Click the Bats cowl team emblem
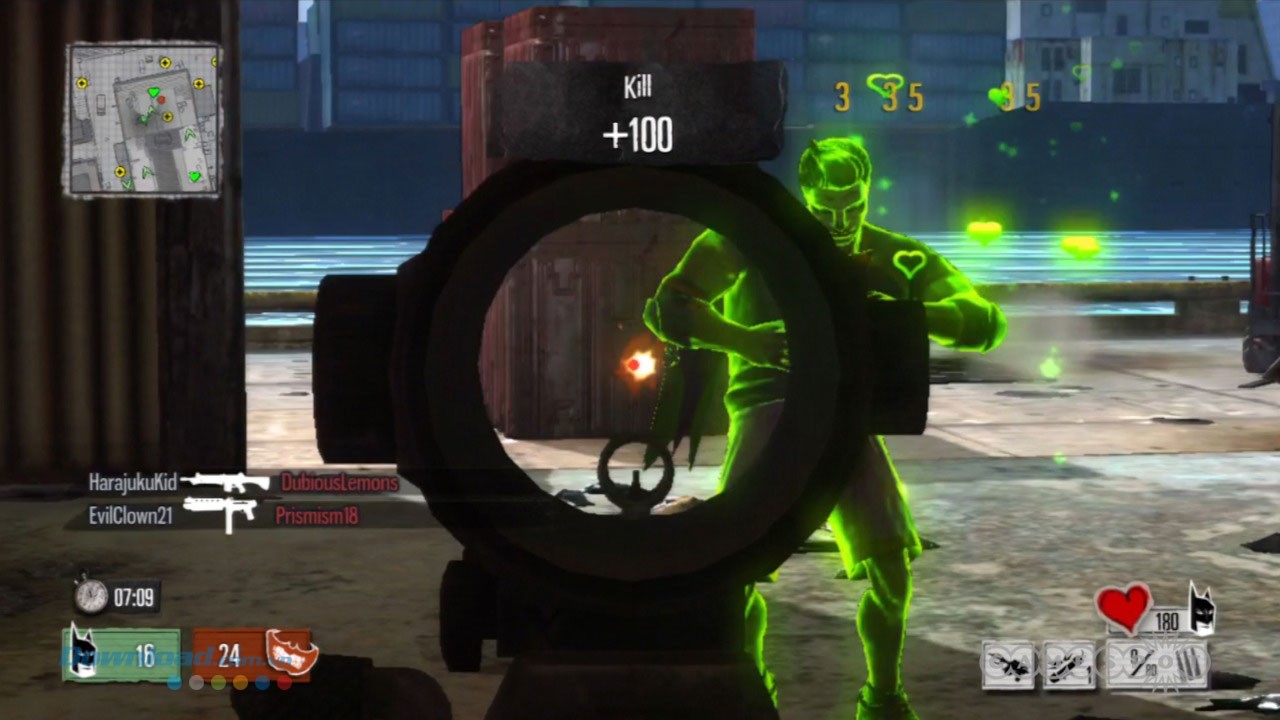This screenshot has height=720, width=1280. 83,649
